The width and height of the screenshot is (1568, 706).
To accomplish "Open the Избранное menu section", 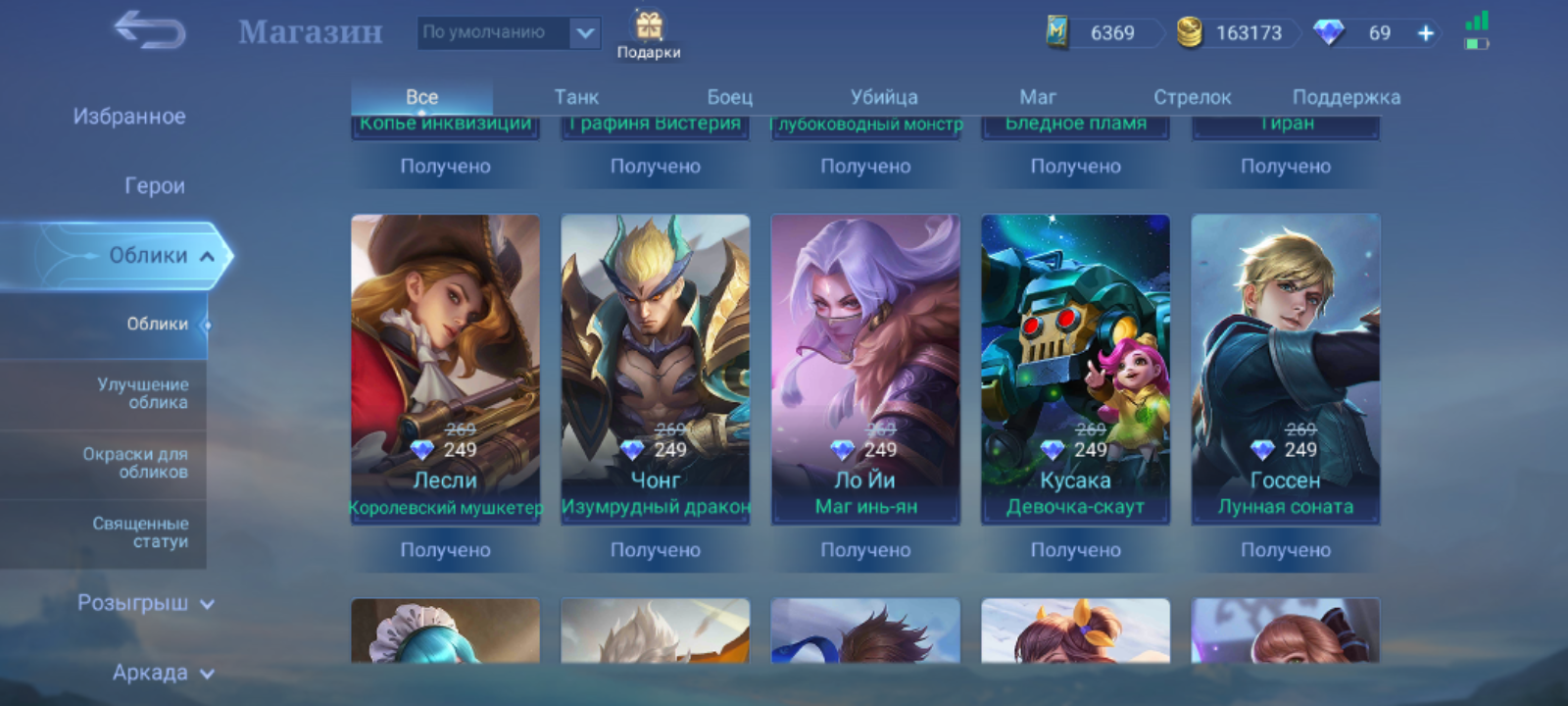I will point(129,117).
